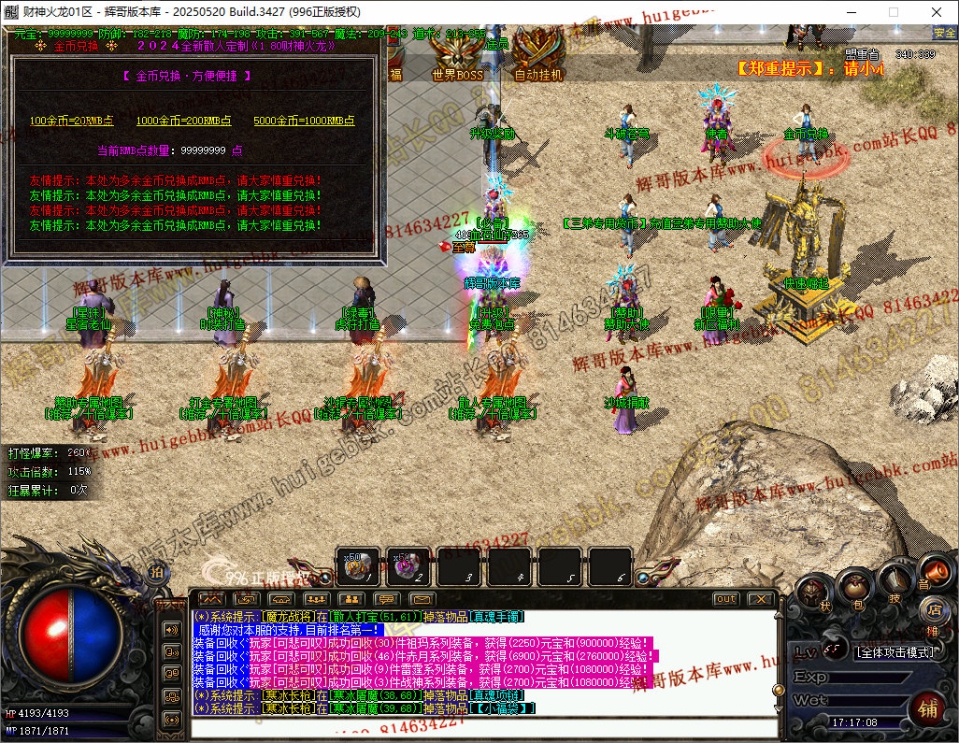Open the 拍 auction round button

point(156,573)
